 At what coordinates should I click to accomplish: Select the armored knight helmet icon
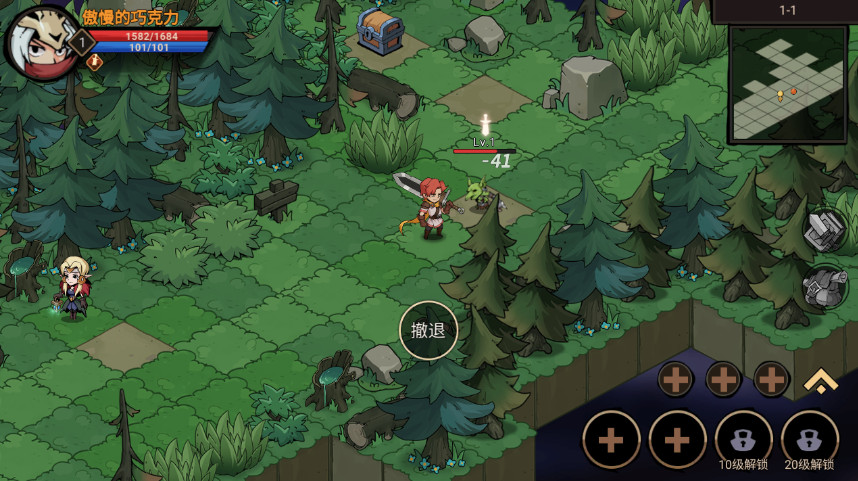click(x=825, y=287)
